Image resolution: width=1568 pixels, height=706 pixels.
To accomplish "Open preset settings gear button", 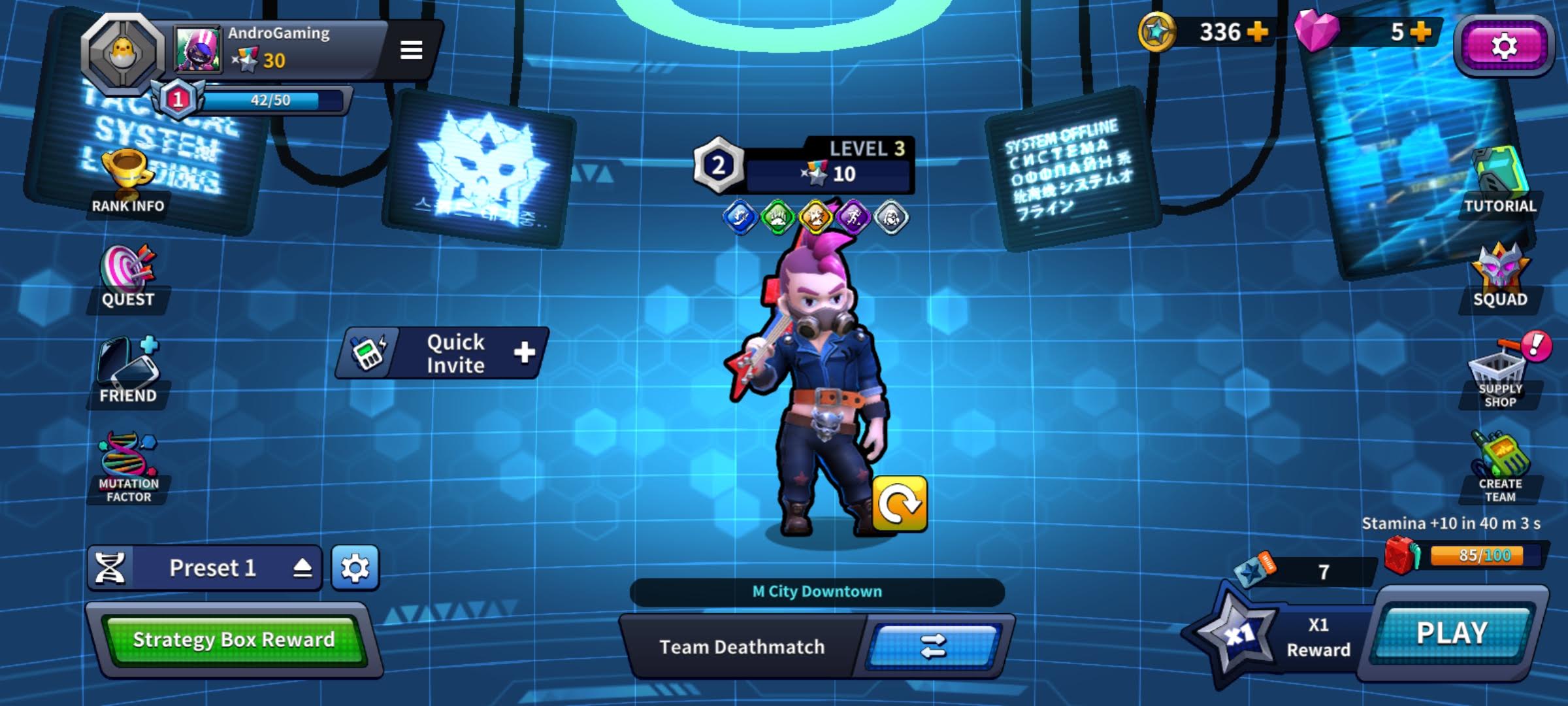I will coord(355,567).
